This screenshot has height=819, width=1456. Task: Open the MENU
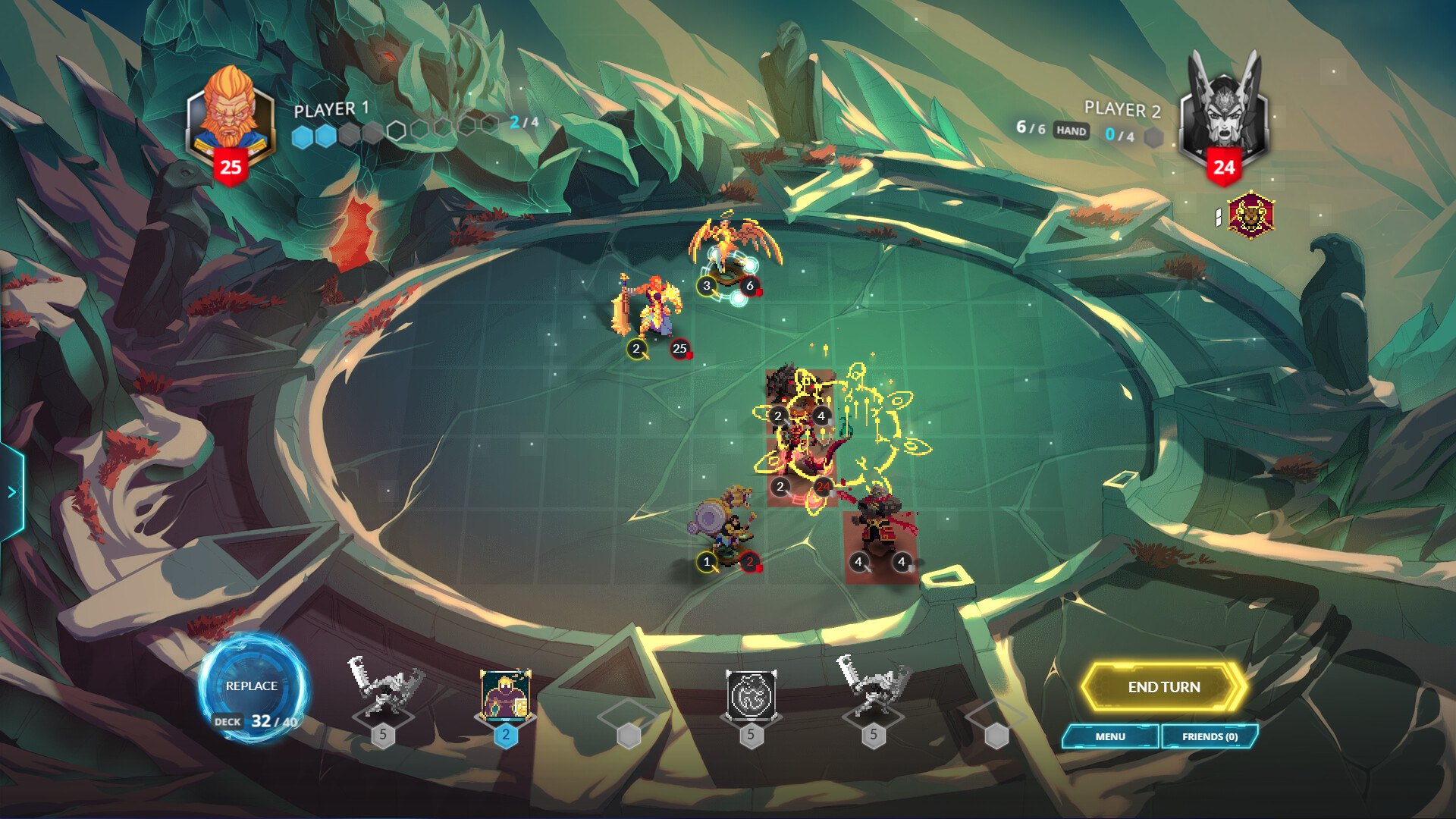coord(1111,736)
